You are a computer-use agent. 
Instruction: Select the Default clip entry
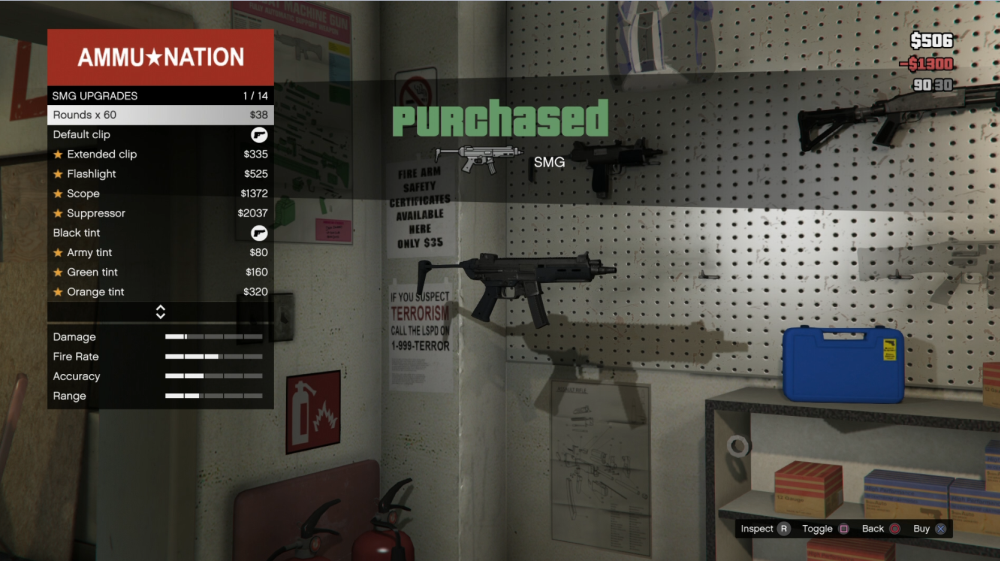click(x=160, y=135)
